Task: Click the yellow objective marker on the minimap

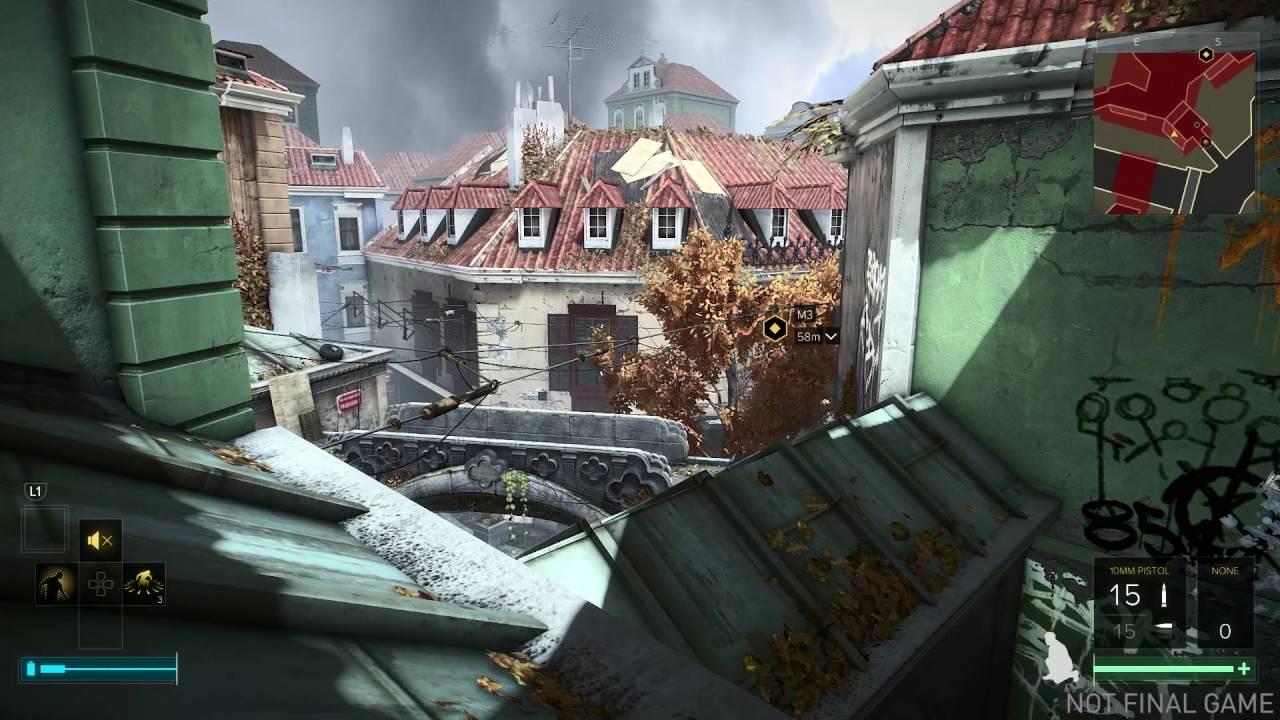Action: click(x=1204, y=57)
